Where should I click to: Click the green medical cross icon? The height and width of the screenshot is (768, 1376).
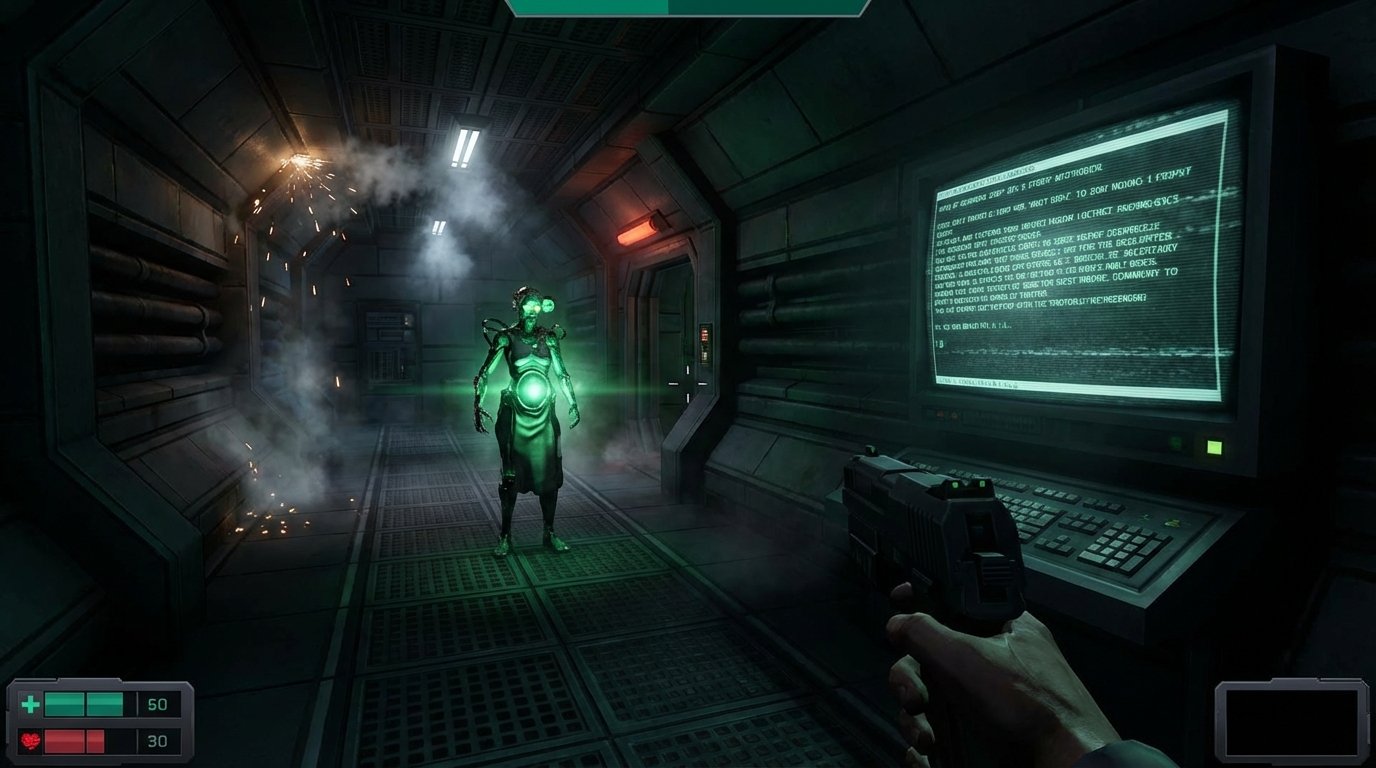coord(30,703)
